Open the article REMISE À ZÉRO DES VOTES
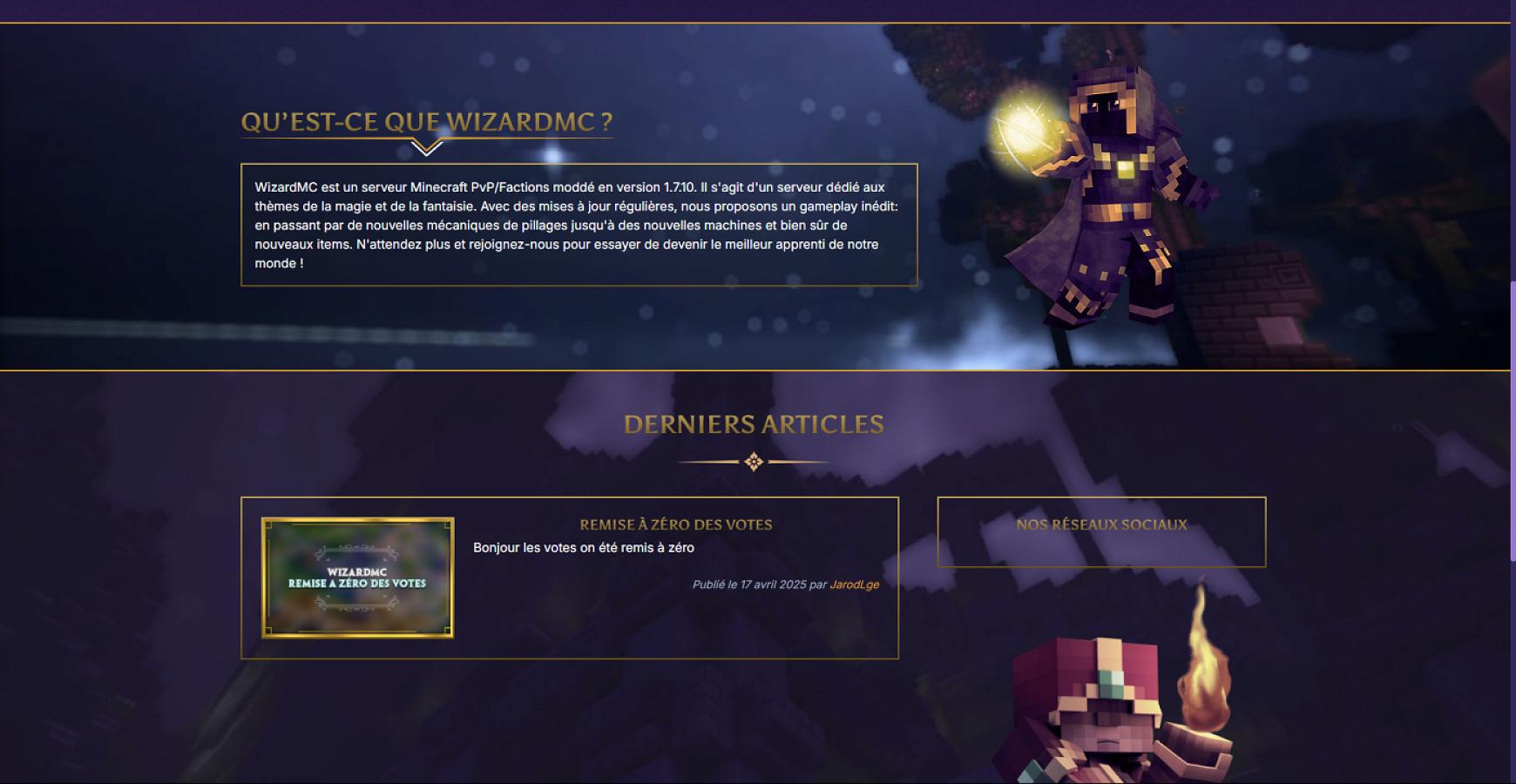The width and height of the screenshot is (1516, 784). click(676, 524)
